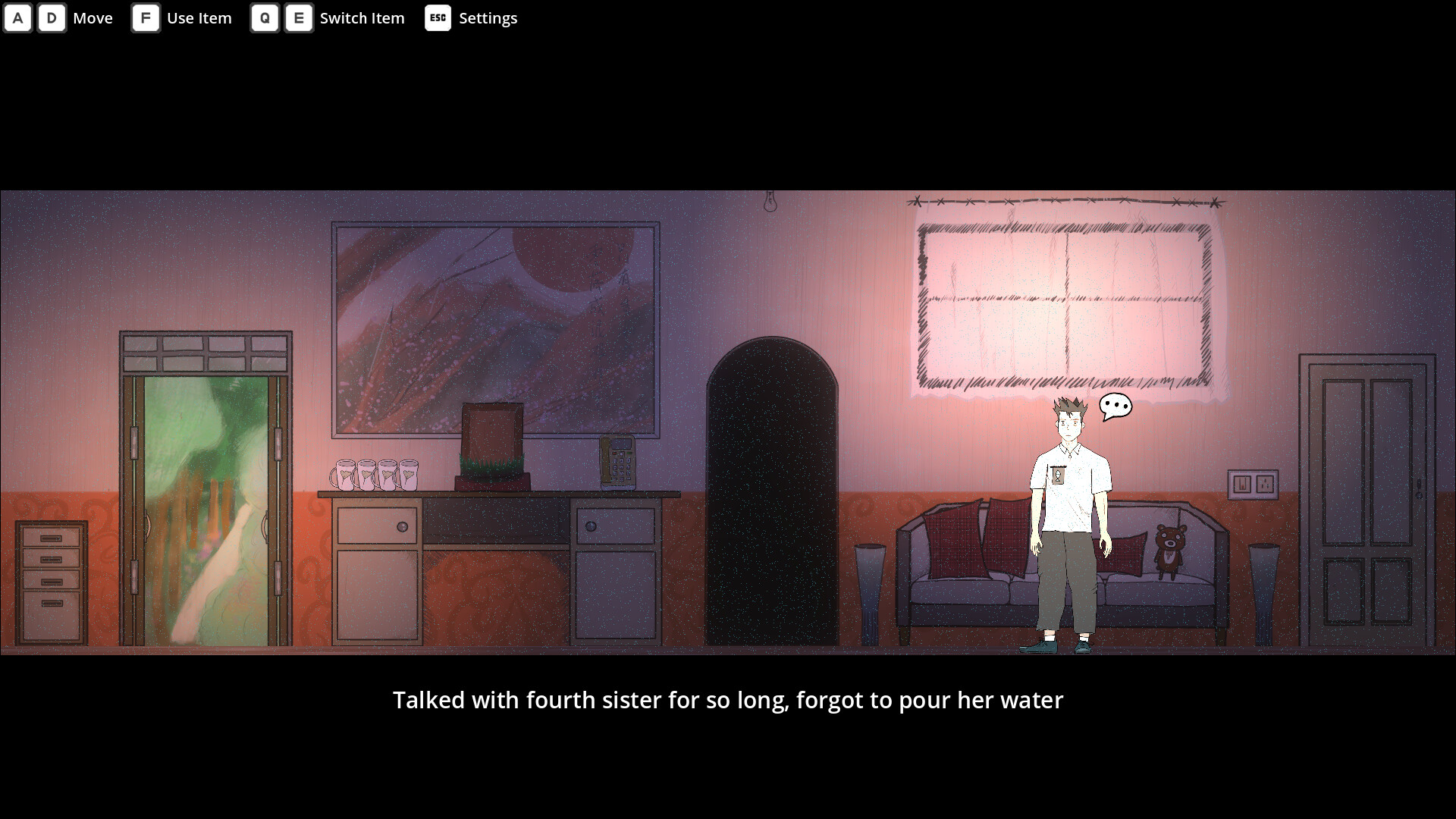Screen dimensions: 1456x819
Task: Click the subtitle text about fourth sister
Action: click(728, 700)
